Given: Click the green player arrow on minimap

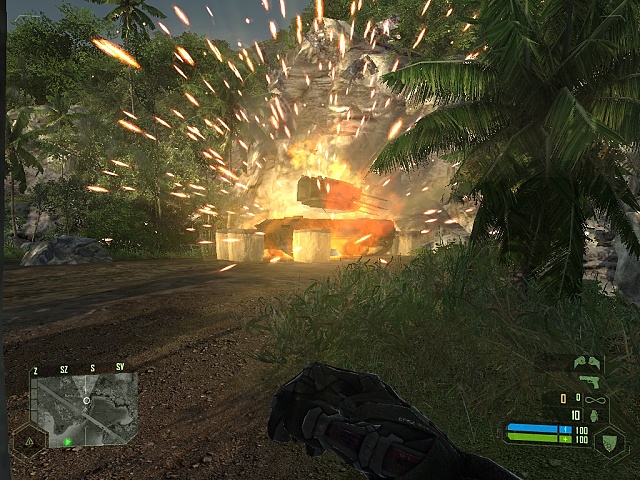Looking at the screenshot, I should 68,440.
